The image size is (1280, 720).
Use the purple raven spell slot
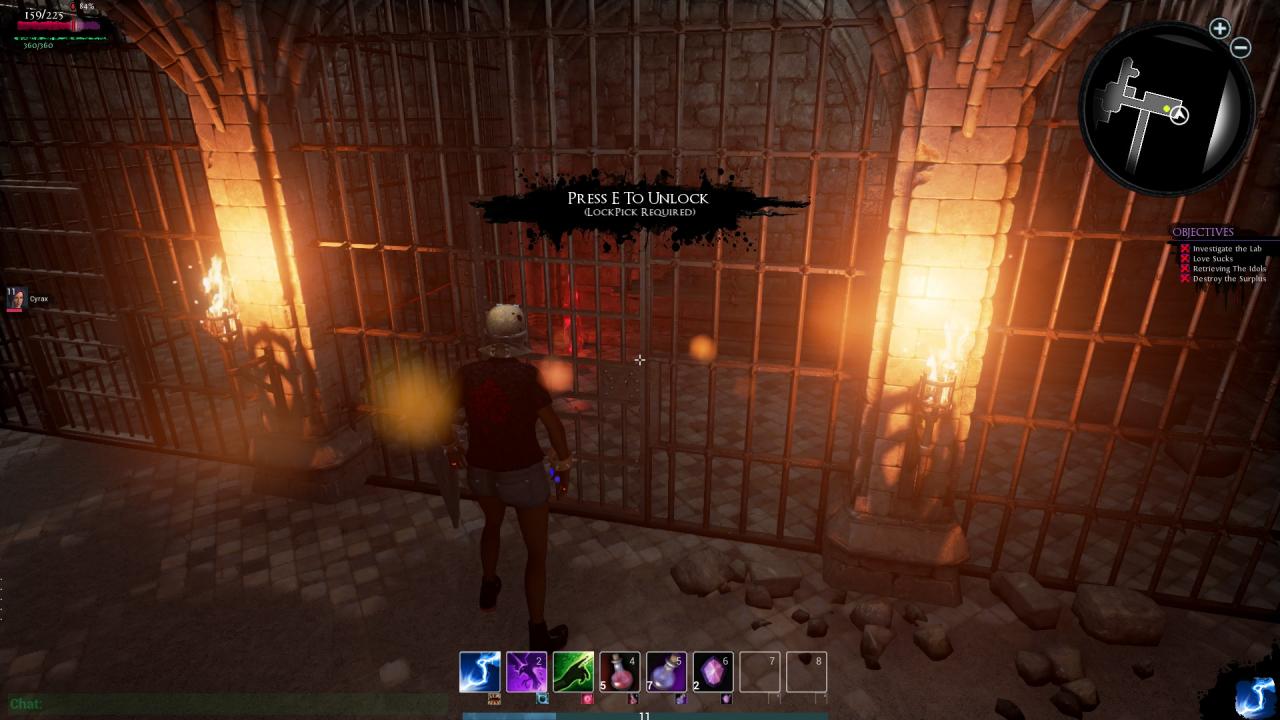[x=526, y=672]
